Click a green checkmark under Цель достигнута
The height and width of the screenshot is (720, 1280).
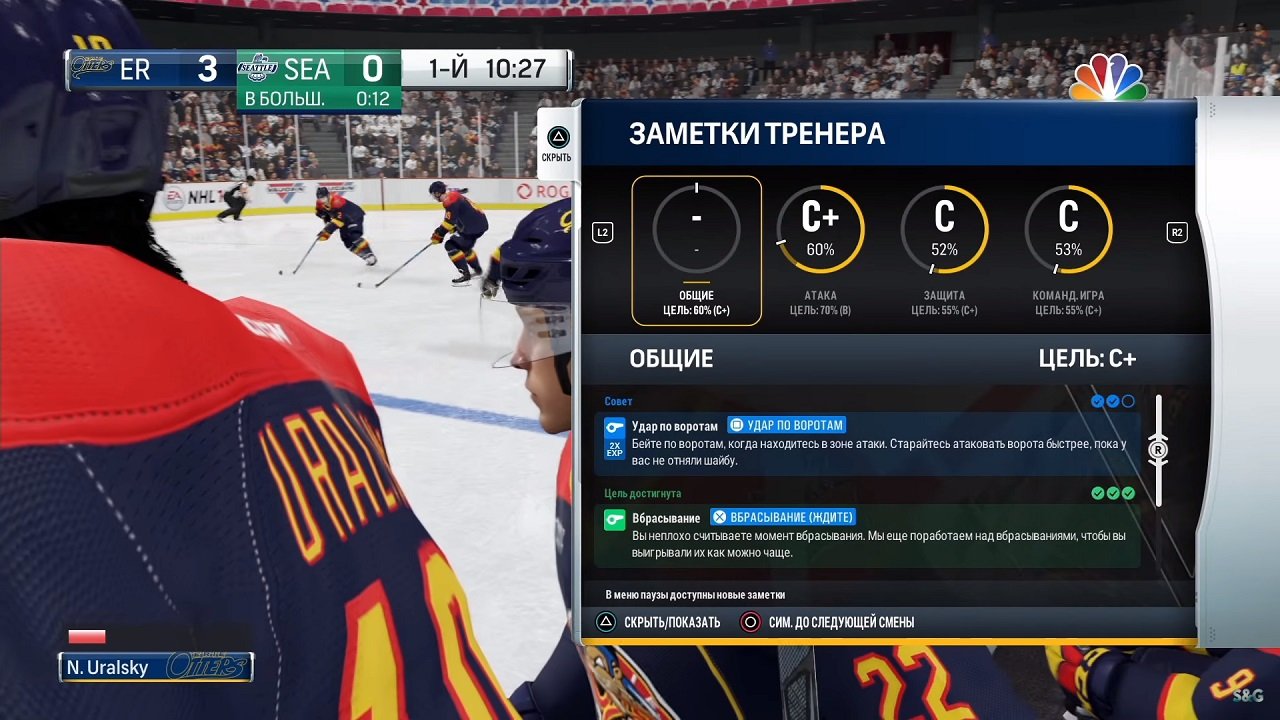(x=1113, y=492)
